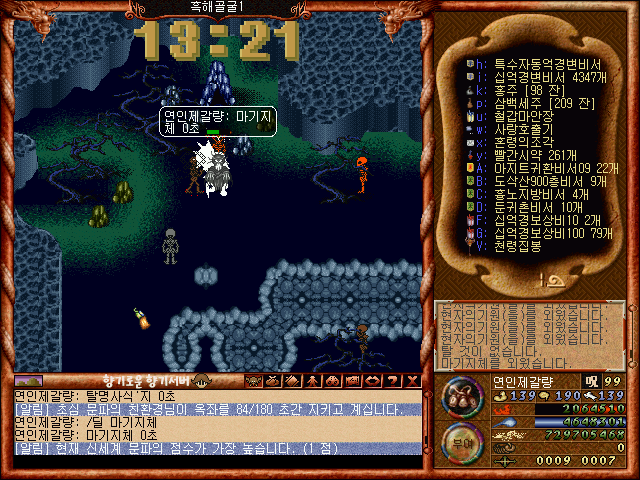Use the 빨간시약 261개 potion
The height and width of the screenshot is (480, 640).
[528, 155]
